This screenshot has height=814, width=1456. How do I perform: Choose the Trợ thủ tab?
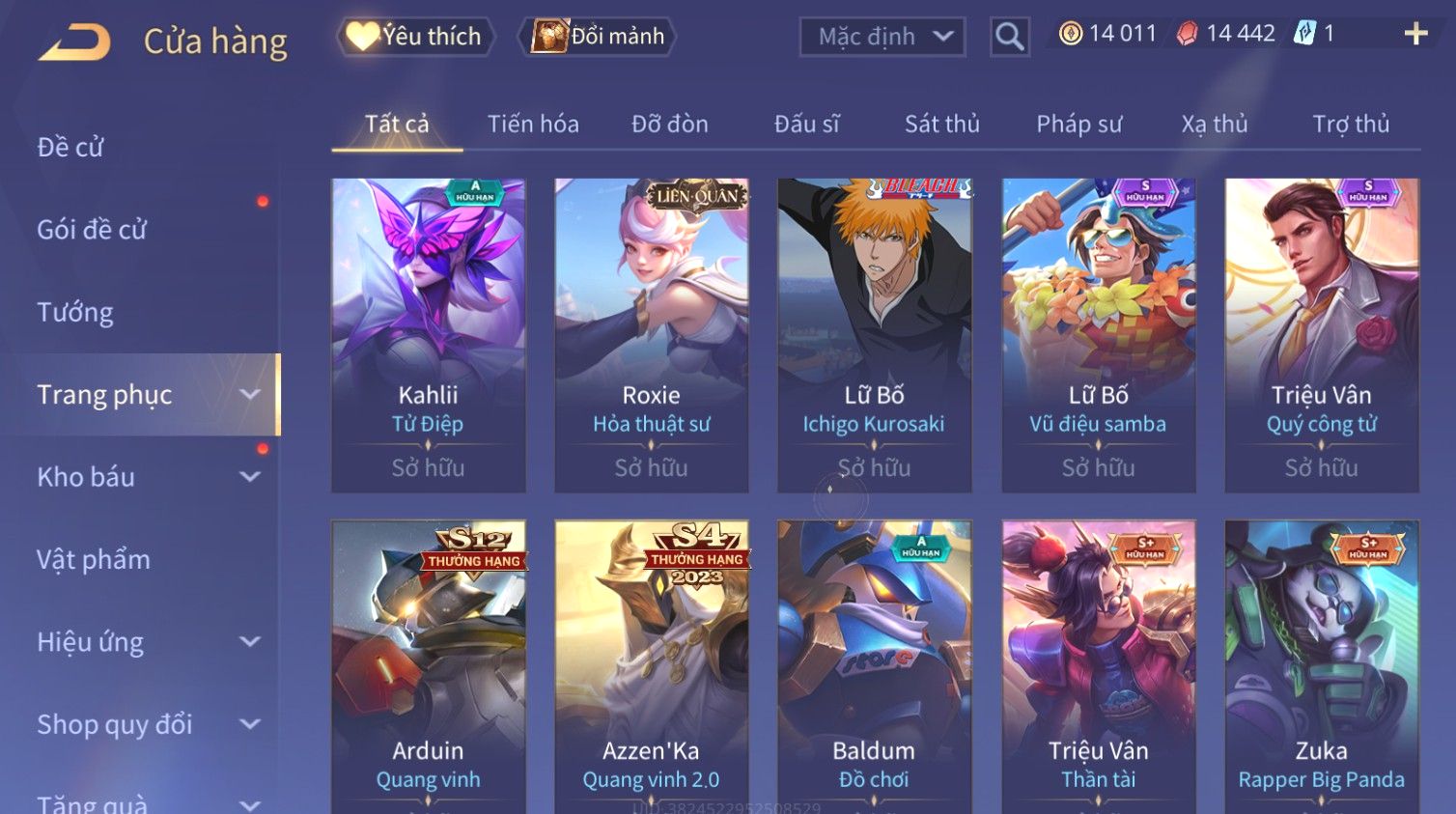pos(1350,124)
